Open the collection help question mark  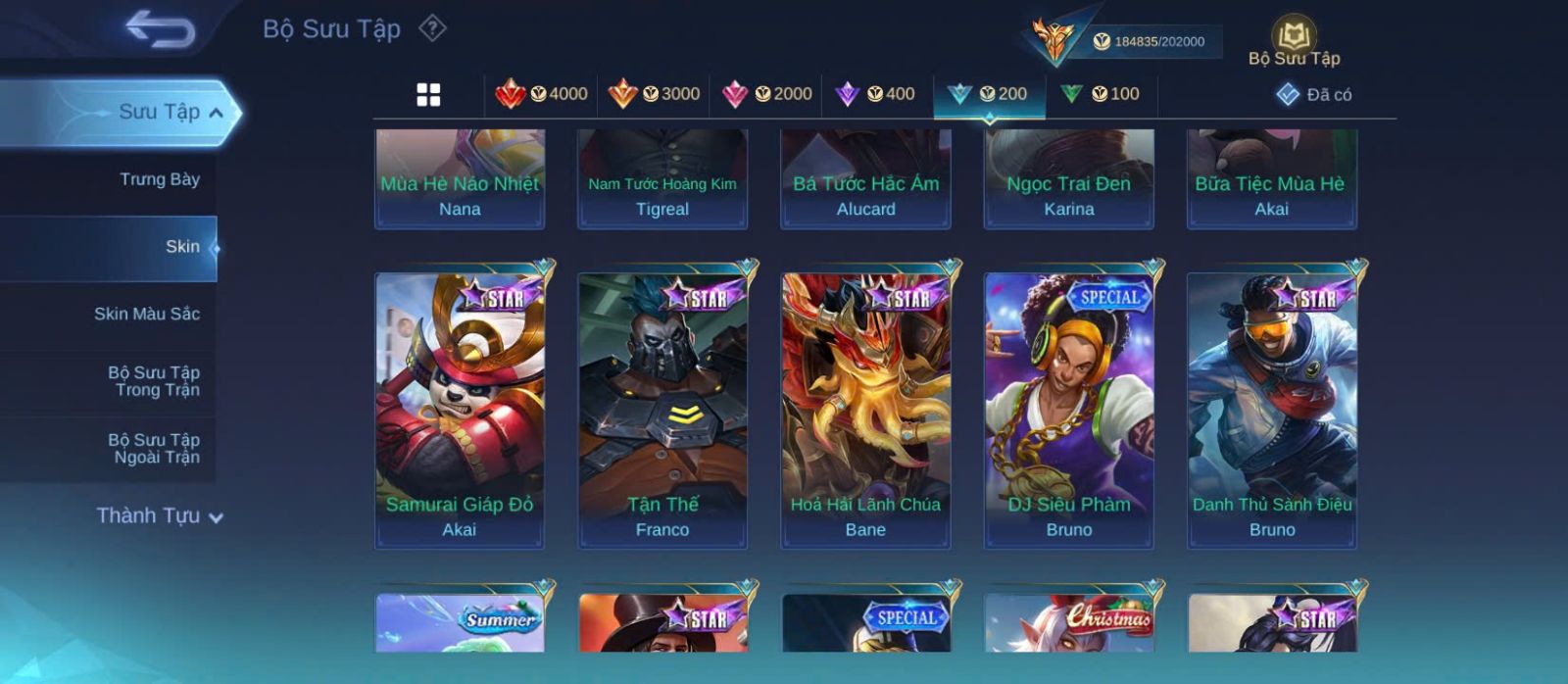coord(432,28)
